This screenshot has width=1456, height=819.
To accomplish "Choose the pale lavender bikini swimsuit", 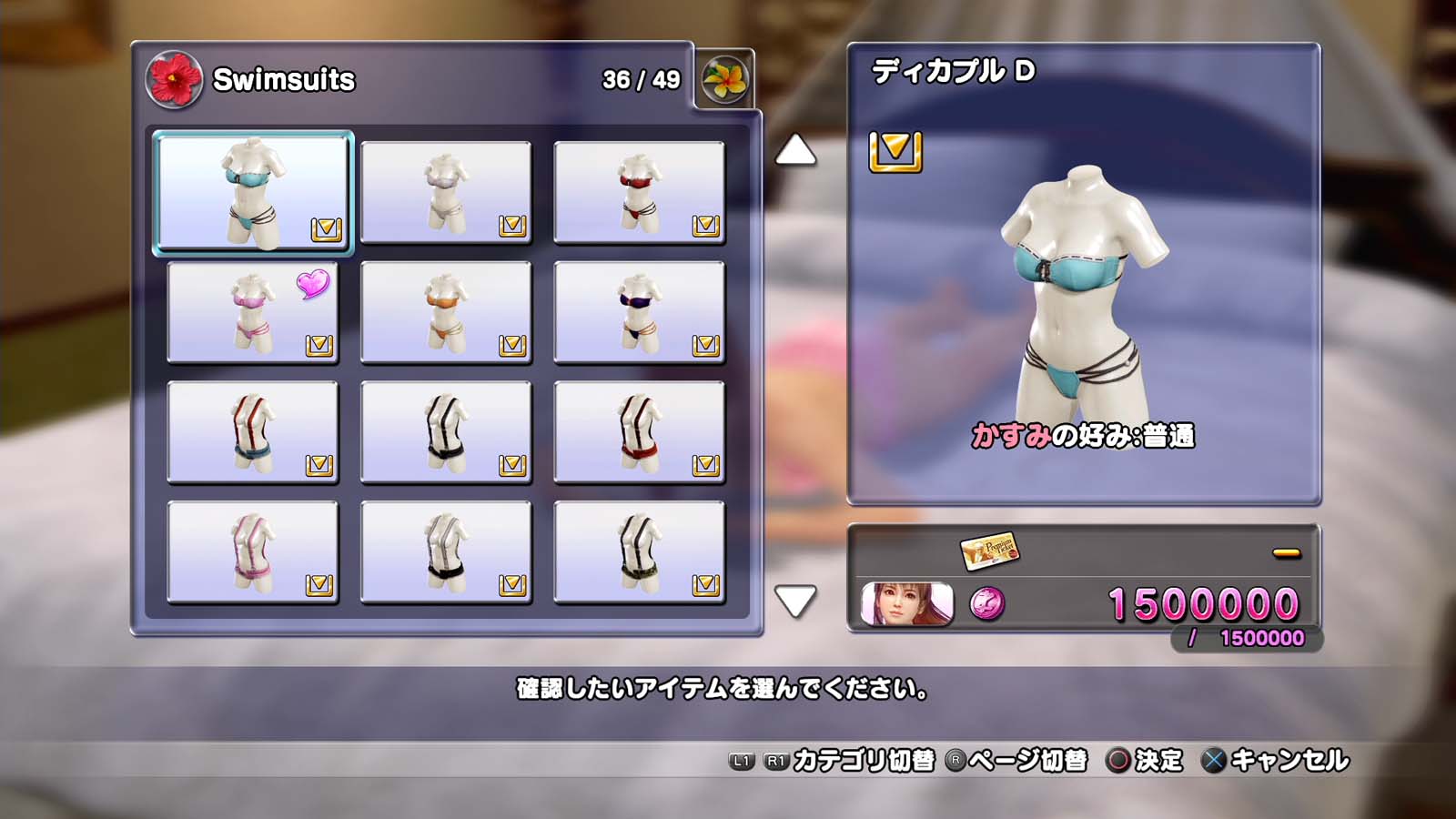I will (x=446, y=192).
